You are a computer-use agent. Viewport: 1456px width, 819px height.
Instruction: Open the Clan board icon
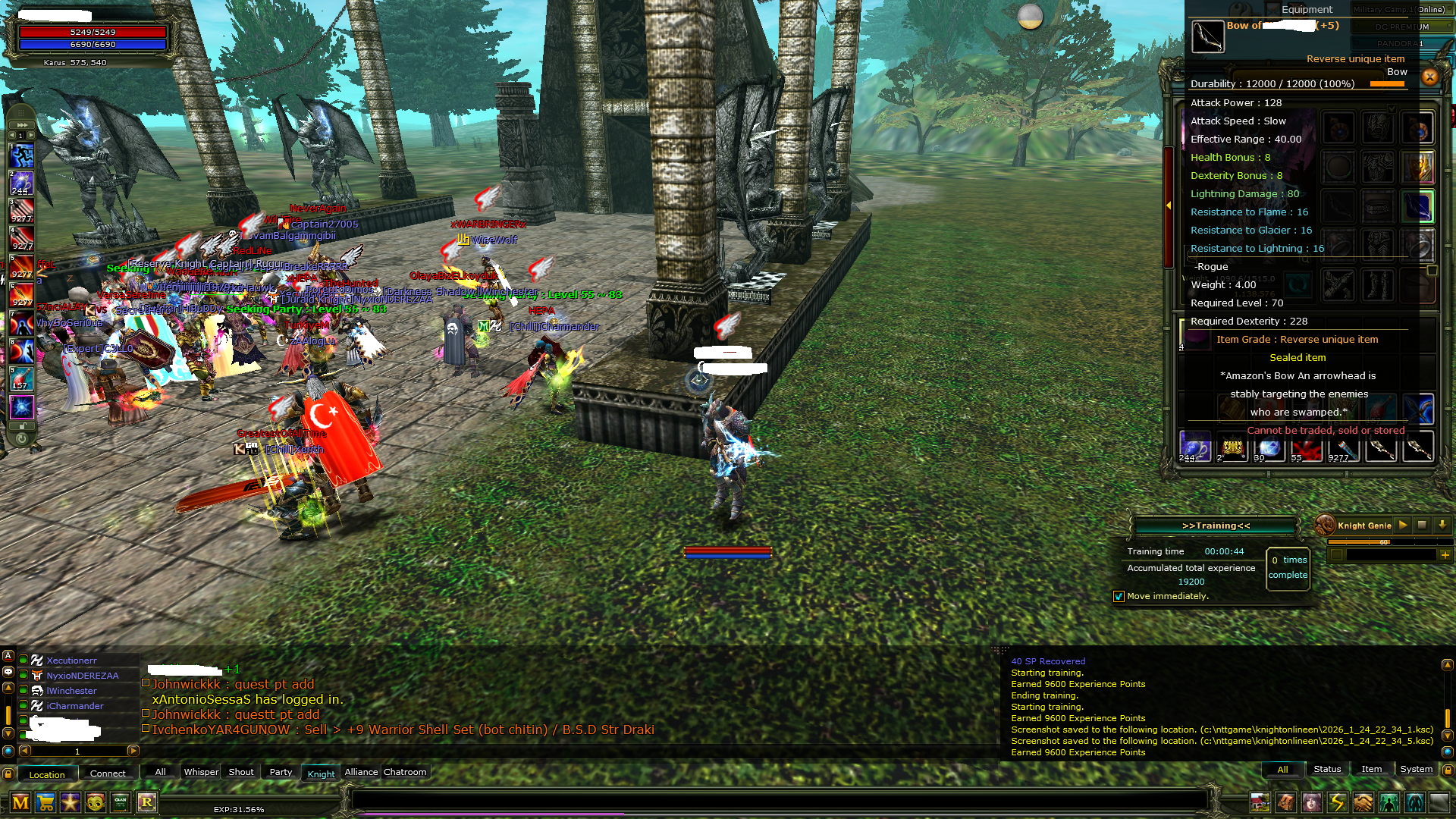[x=120, y=803]
